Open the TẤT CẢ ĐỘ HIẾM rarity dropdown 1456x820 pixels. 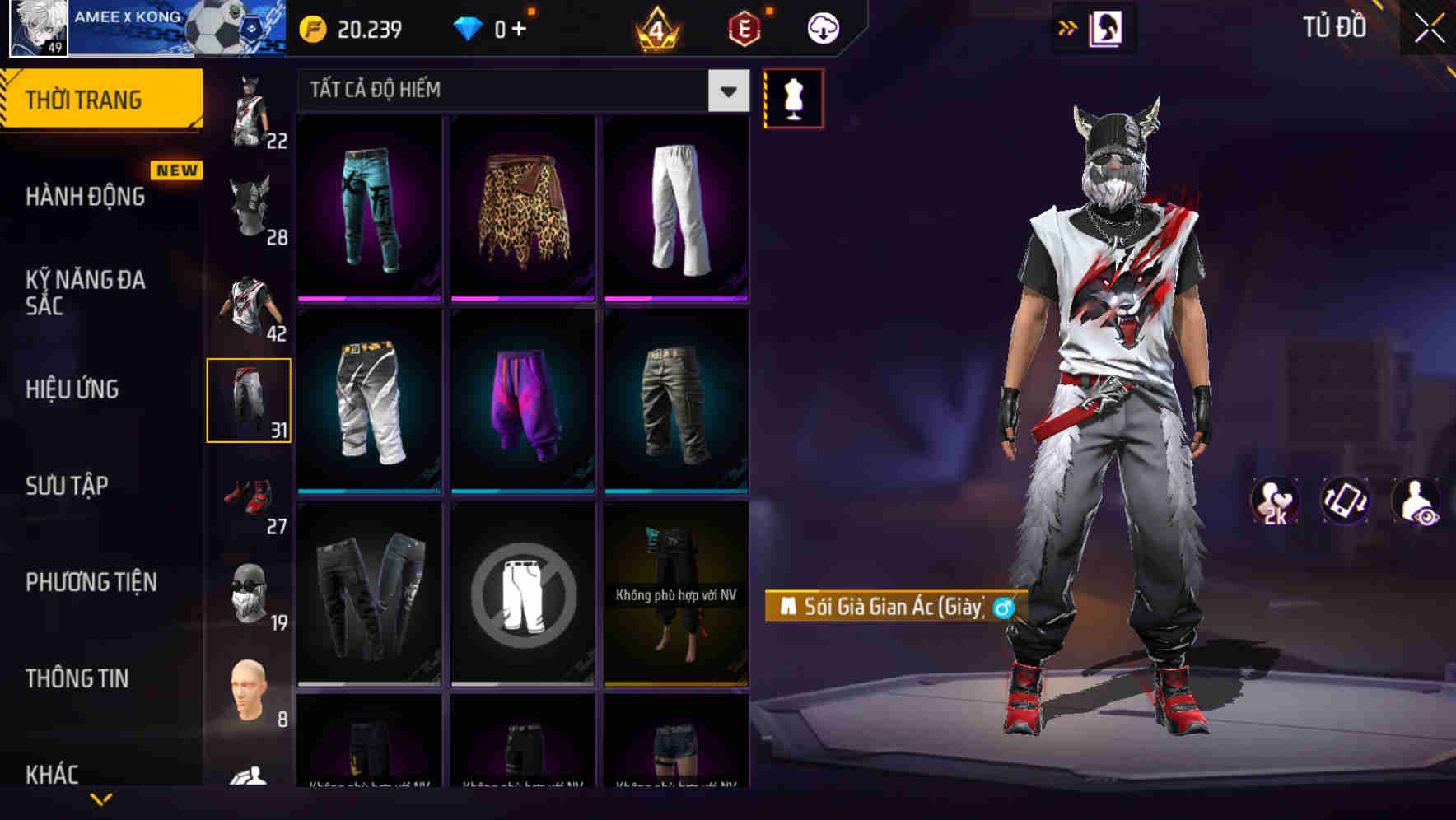pyautogui.click(x=519, y=91)
